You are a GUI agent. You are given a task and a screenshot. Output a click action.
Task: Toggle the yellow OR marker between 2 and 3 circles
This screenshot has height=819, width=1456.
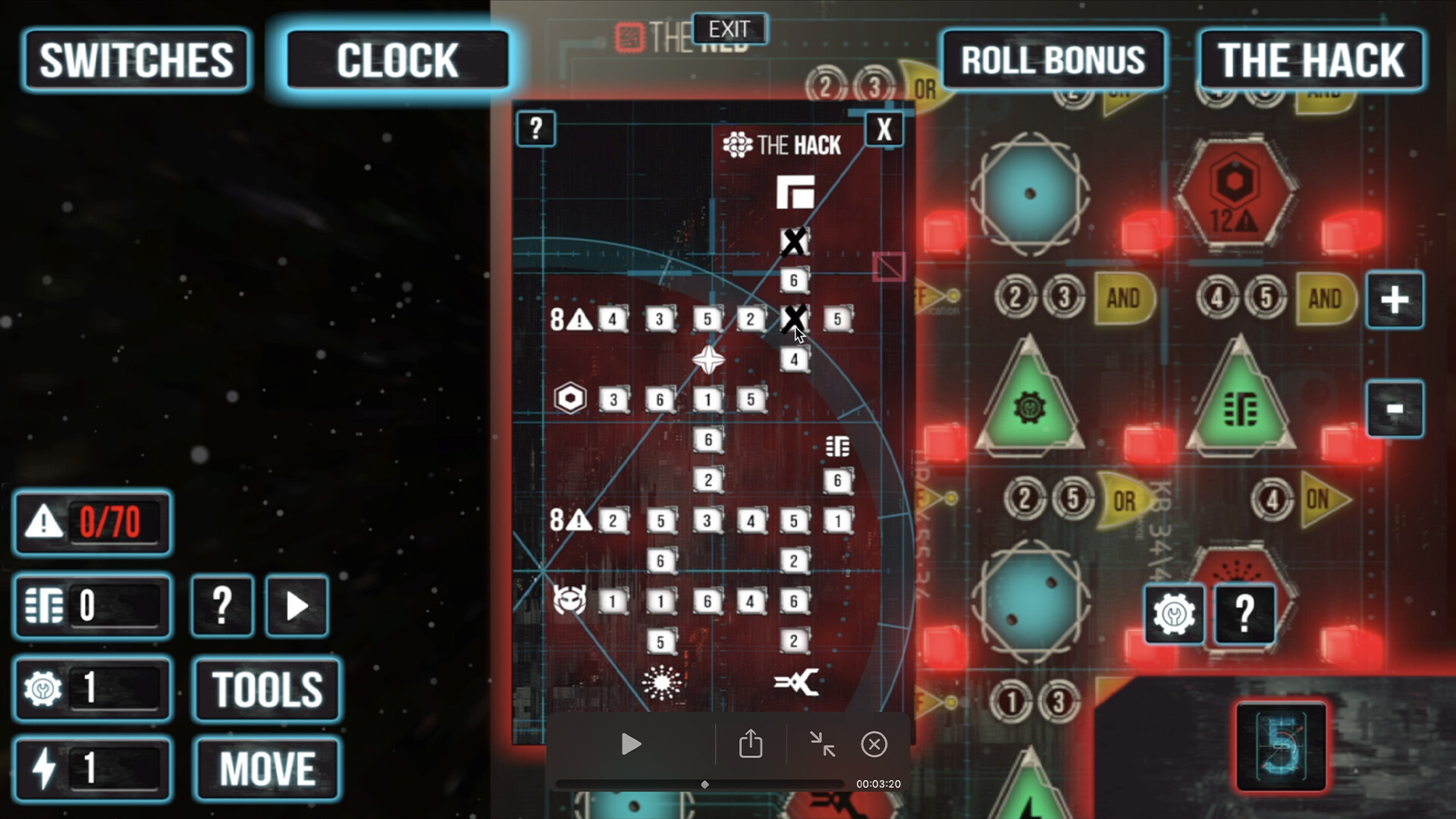pyautogui.click(x=924, y=89)
